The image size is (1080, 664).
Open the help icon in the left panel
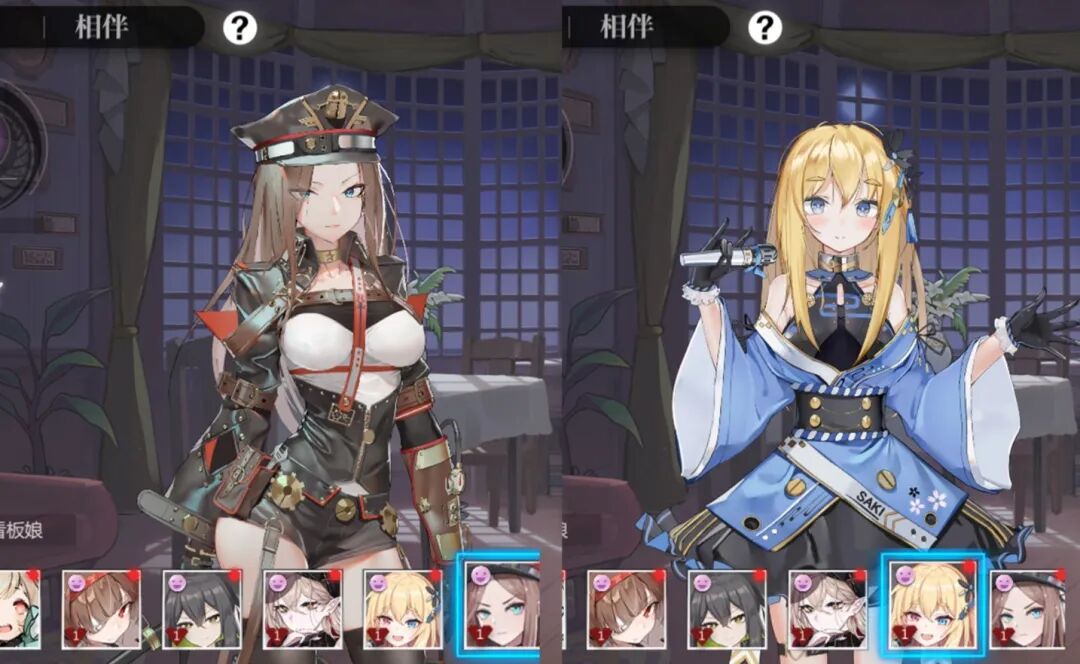[240, 28]
